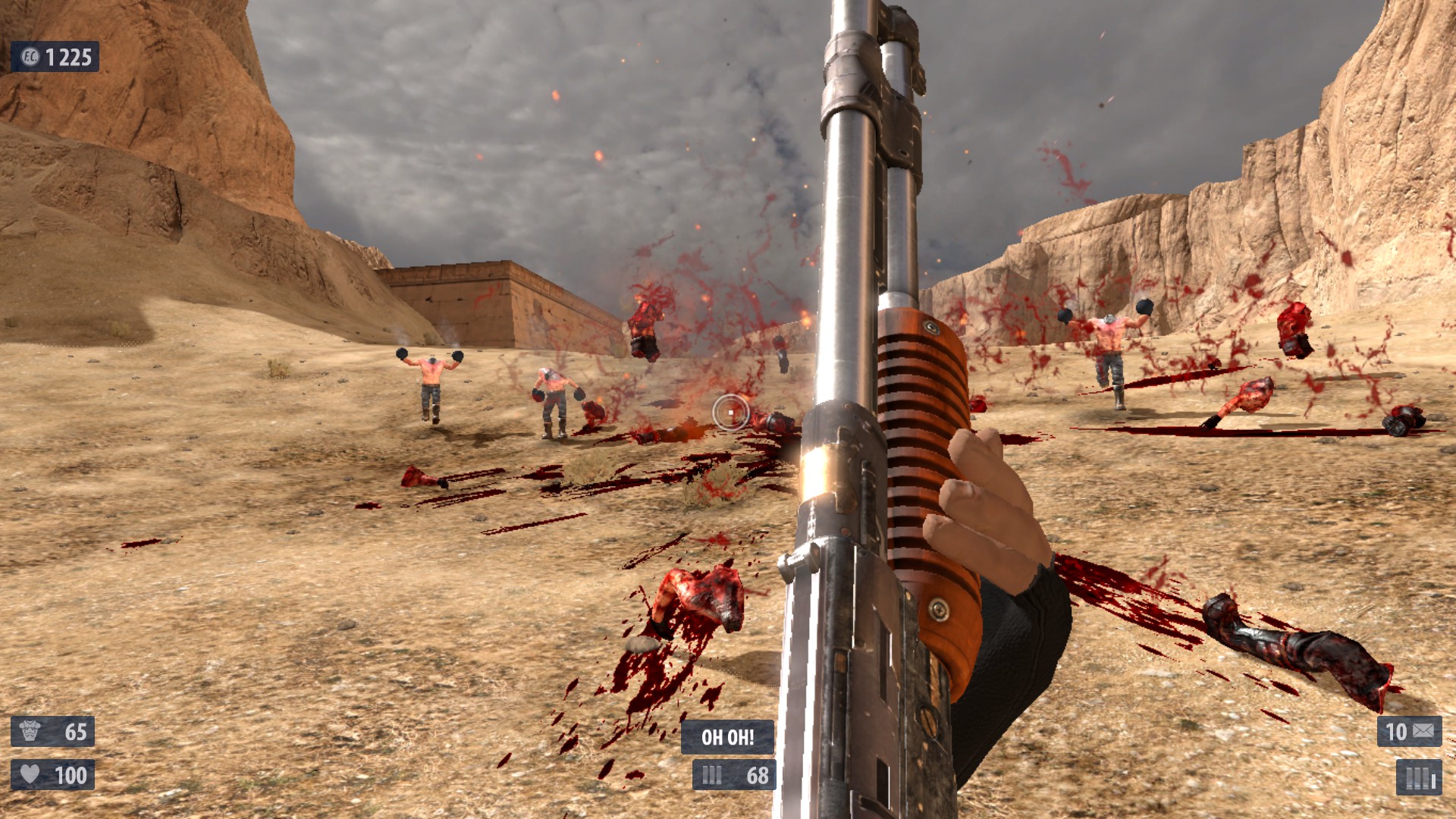The width and height of the screenshot is (1456, 819).
Task: Open the unread messages envelope icon
Action: (1423, 731)
